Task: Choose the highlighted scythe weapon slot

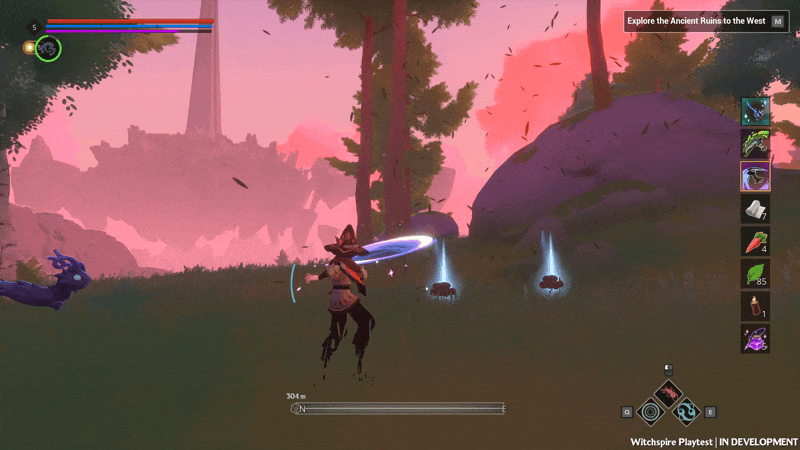Action: coord(754,176)
